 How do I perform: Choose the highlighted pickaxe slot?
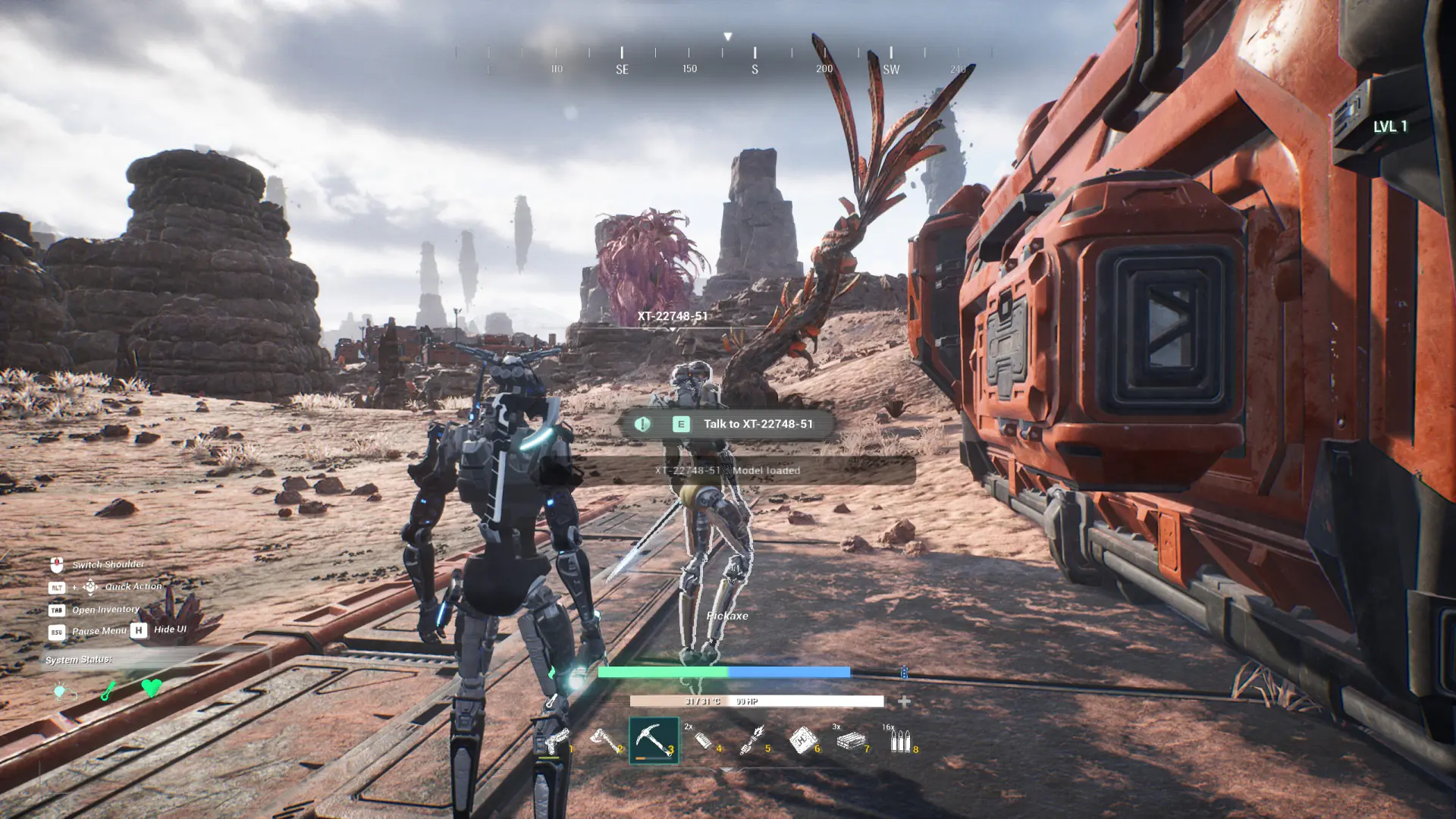click(x=654, y=739)
